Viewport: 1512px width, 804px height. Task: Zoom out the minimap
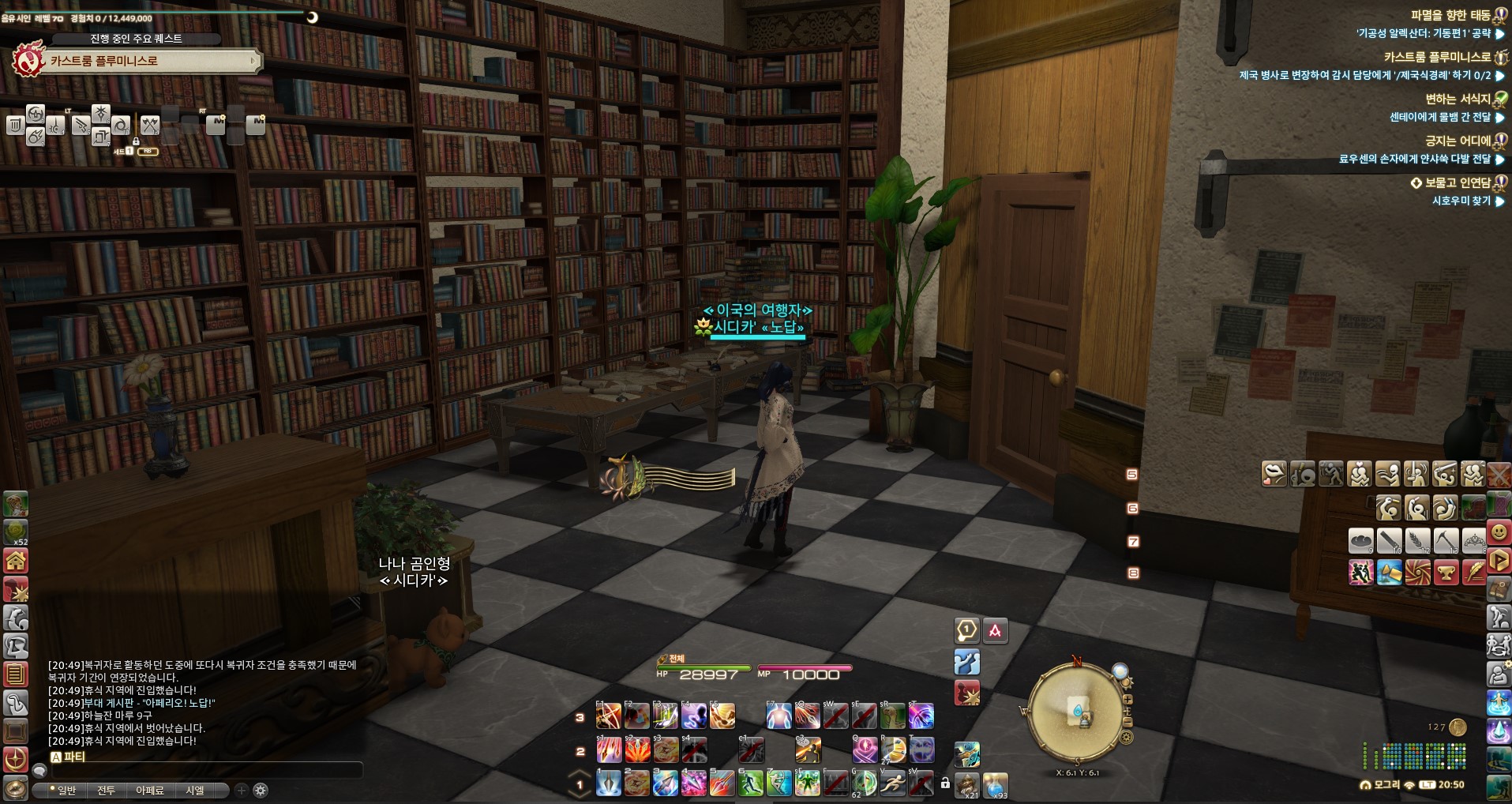click(1127, 722)
